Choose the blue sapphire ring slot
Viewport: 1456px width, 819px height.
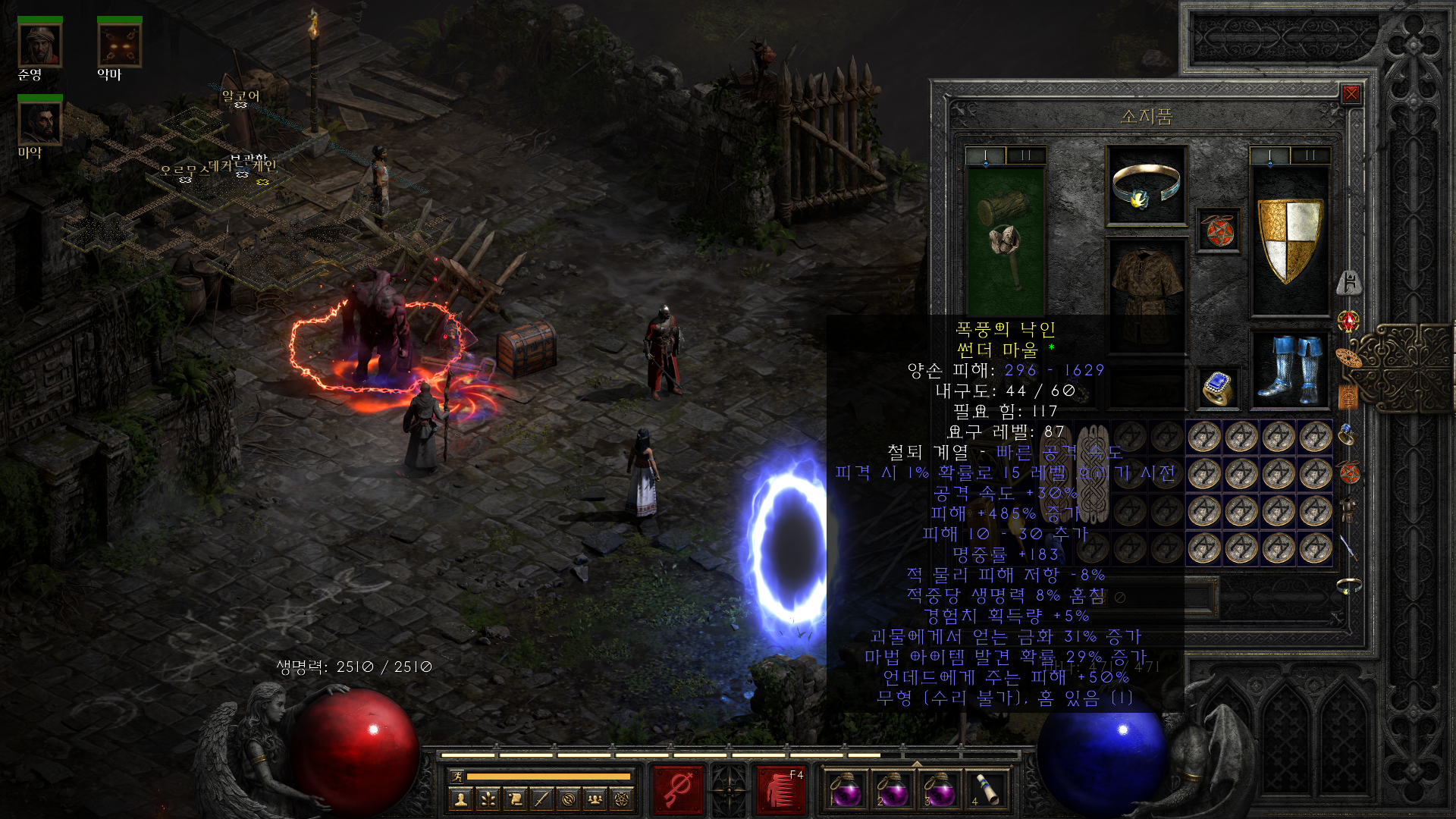click(1218, 388)
